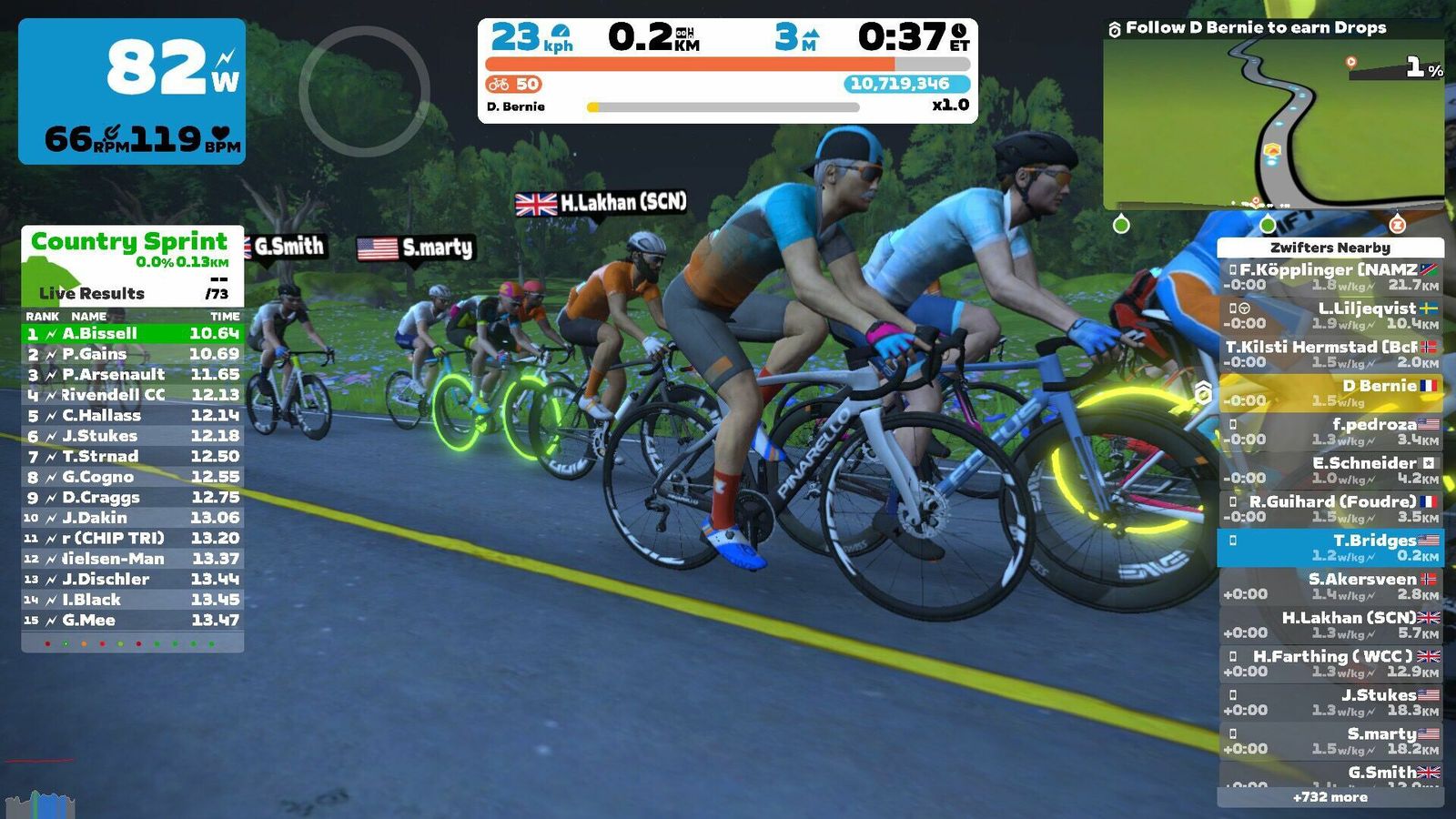Click the S.marty rider name tag

(x=416, y=248)
